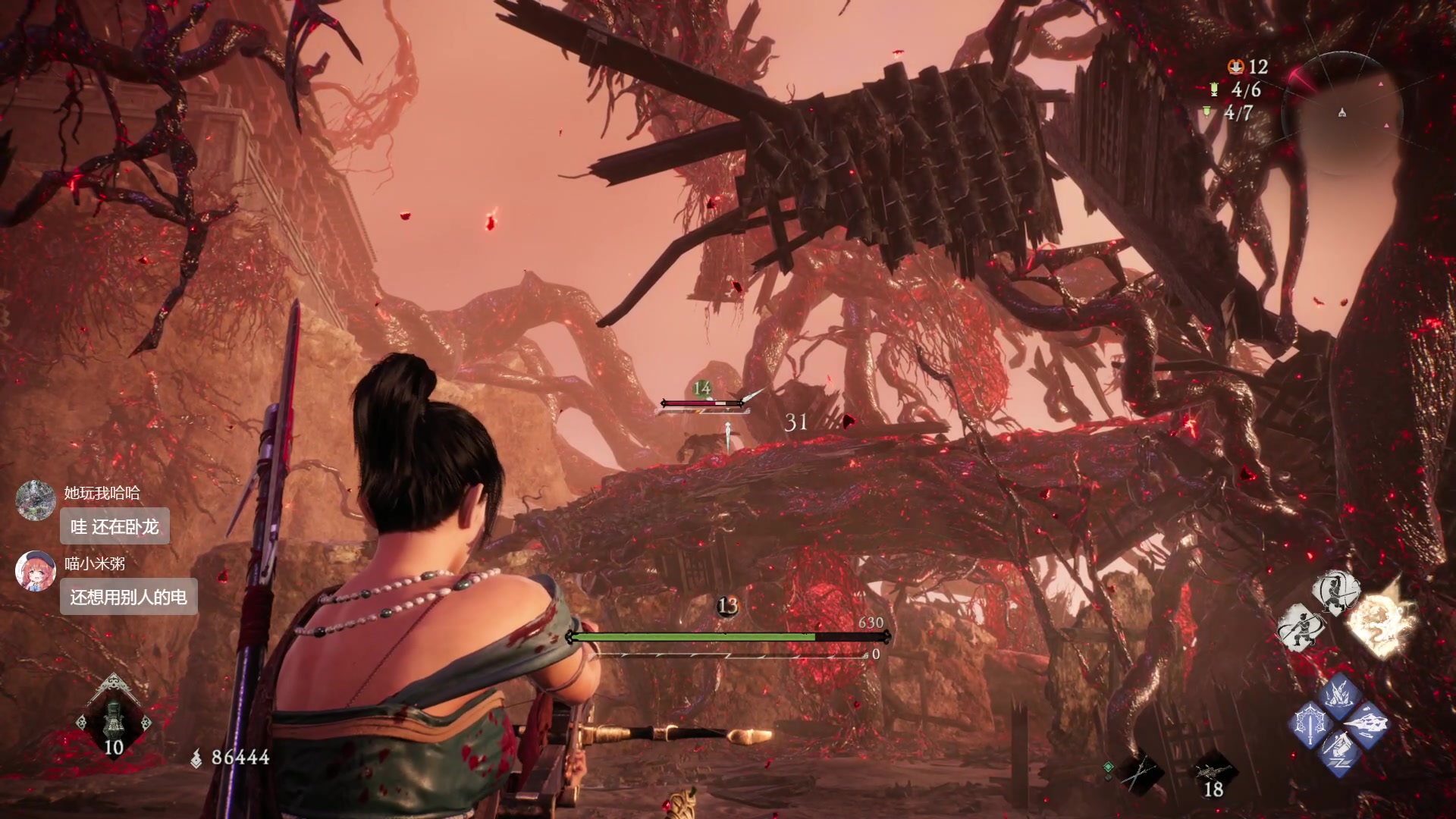1456x819 pixels.
Task: Cast the ice shards wizardry spell
Action: pos(1338,696)
